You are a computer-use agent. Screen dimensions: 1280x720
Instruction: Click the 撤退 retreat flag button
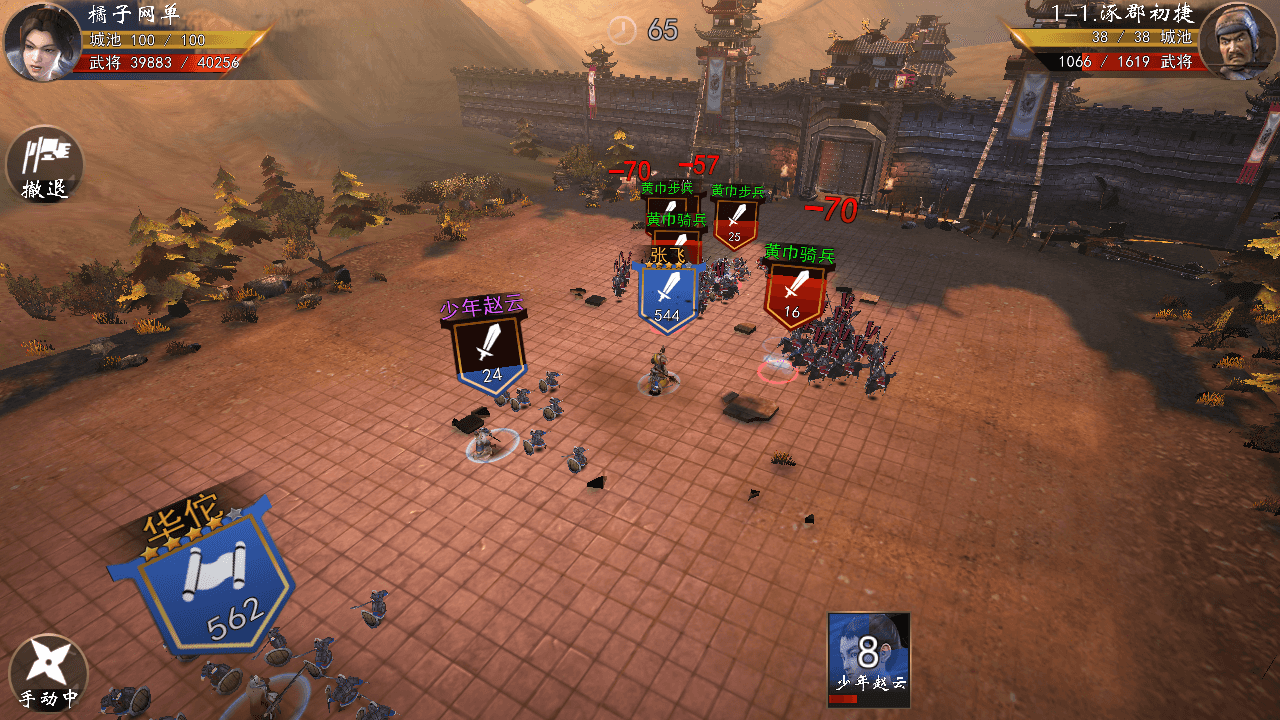pyautogui.click(x=45, y=163)
